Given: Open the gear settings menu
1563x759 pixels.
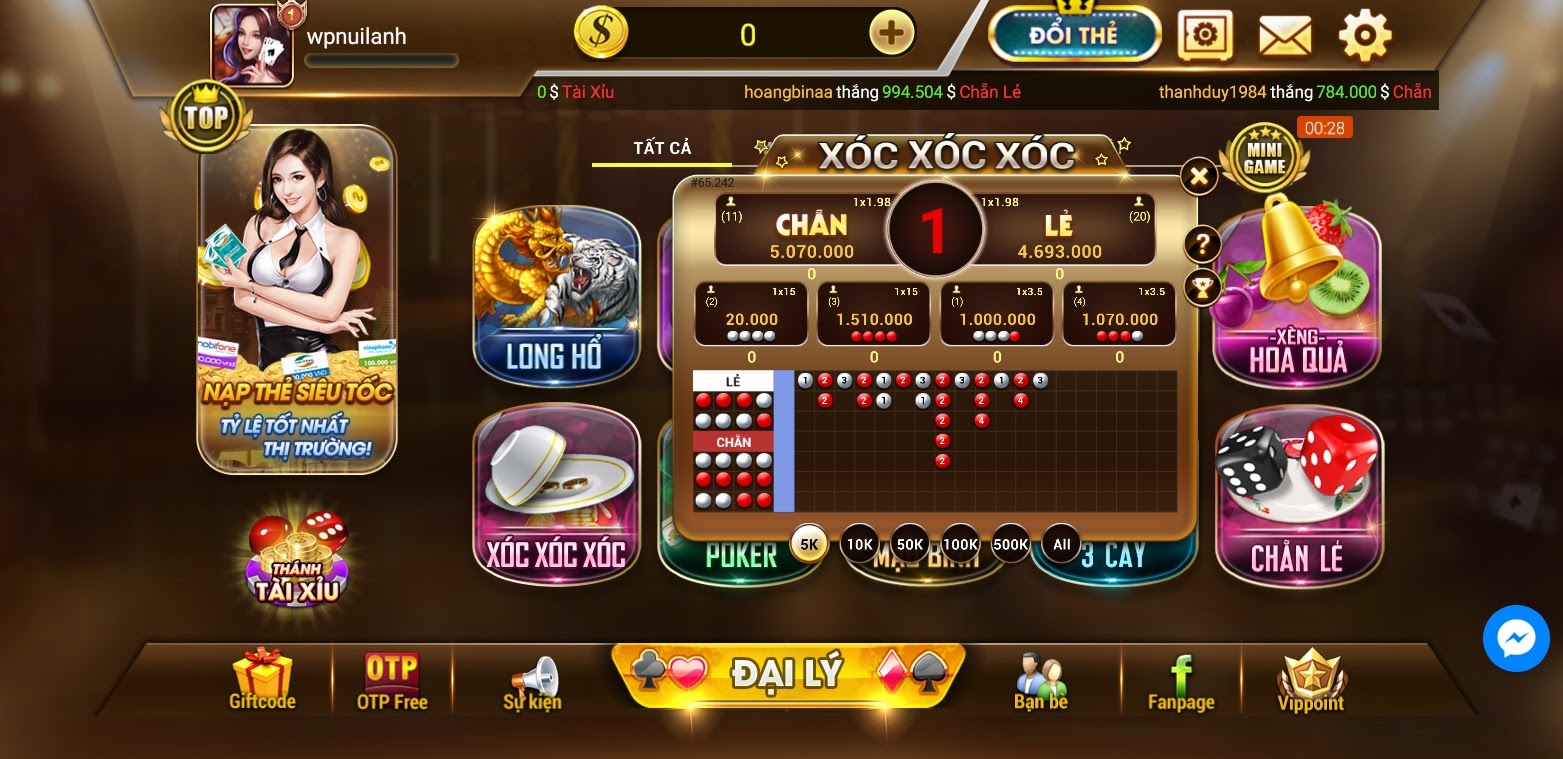Looking at the screenshot, I should coord(1364,36).
